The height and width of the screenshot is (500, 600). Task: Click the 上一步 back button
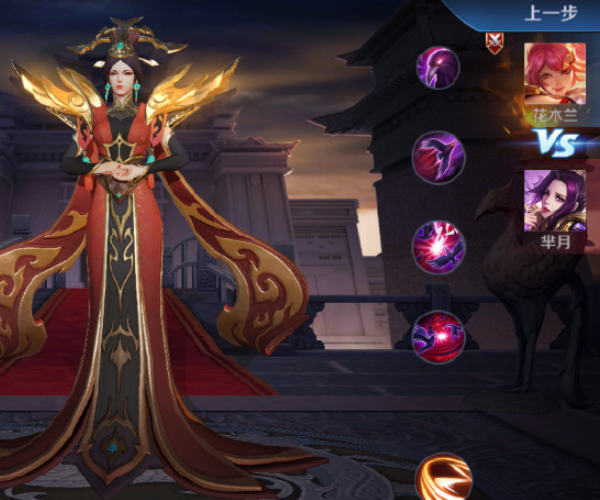[548, 14]
